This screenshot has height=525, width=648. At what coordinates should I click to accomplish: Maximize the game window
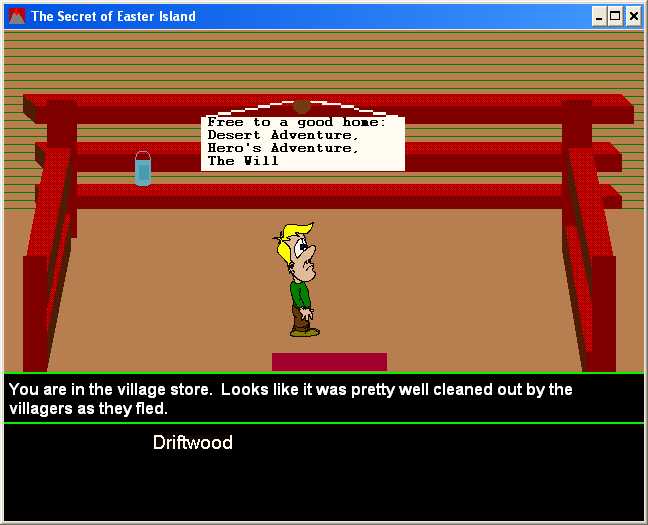click(x=615, y=16)
